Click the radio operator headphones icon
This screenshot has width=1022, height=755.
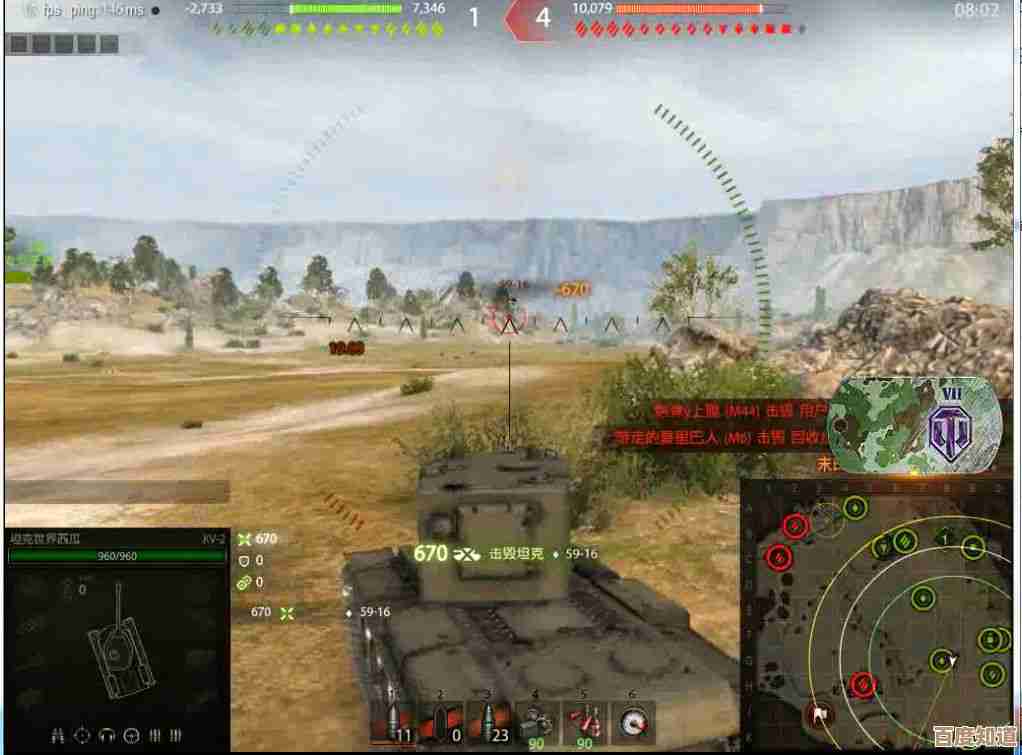[x=107, y=736]
